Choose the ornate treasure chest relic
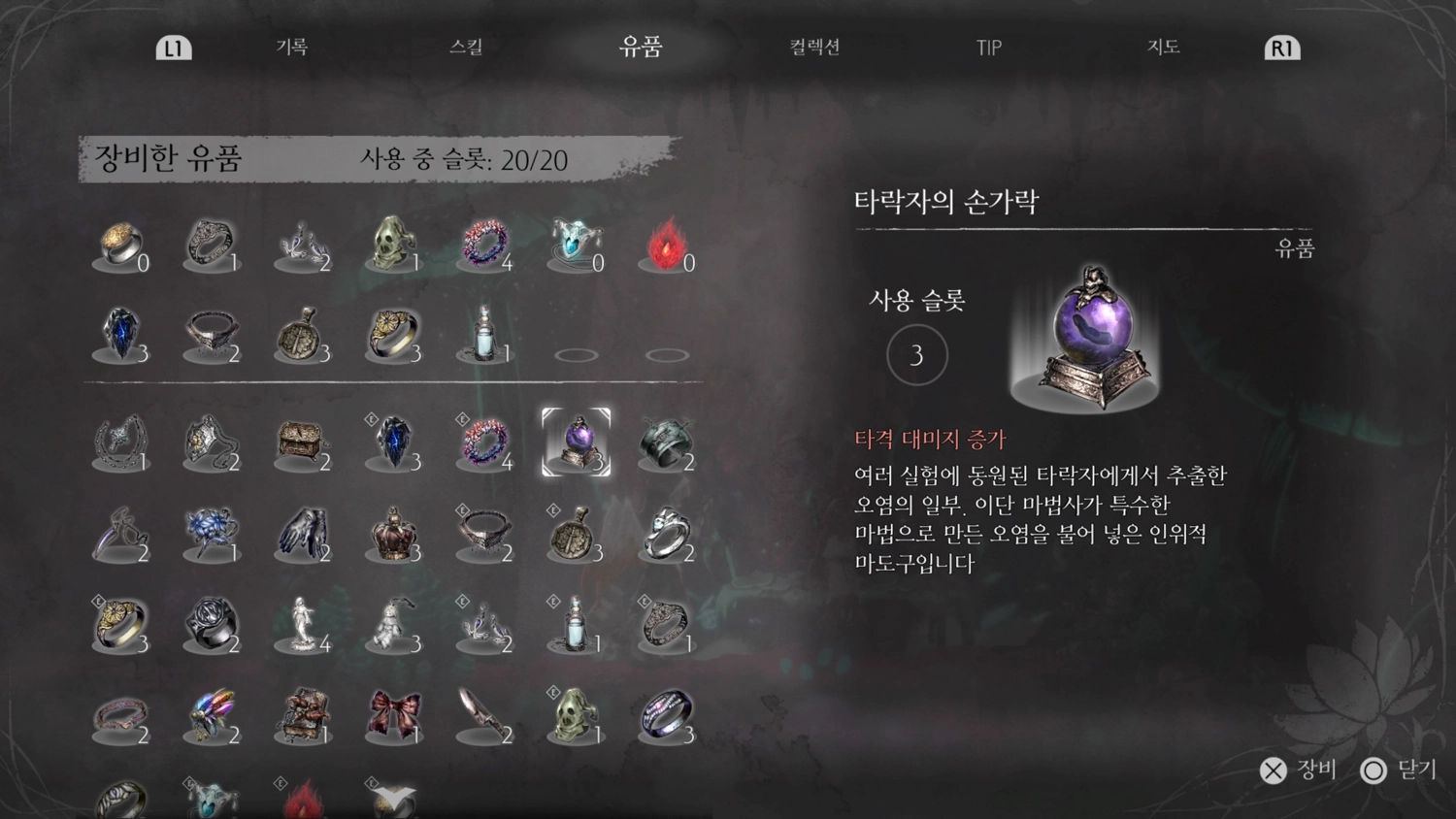The width and height of the screenshot is (1456, 819). [303, 442]
